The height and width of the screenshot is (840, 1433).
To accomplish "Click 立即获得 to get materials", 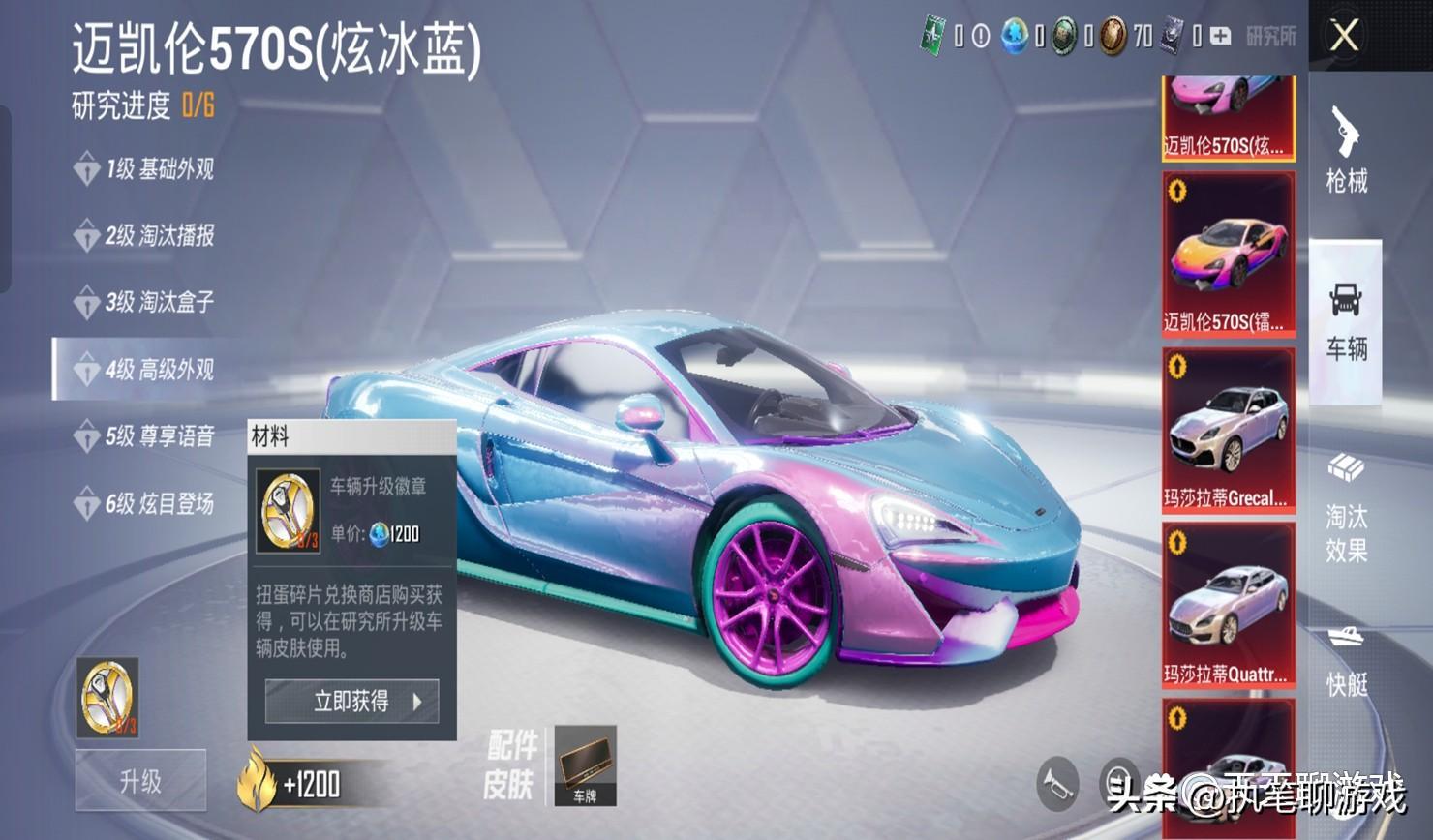I will pyautogui.click(x=351, y=702).
